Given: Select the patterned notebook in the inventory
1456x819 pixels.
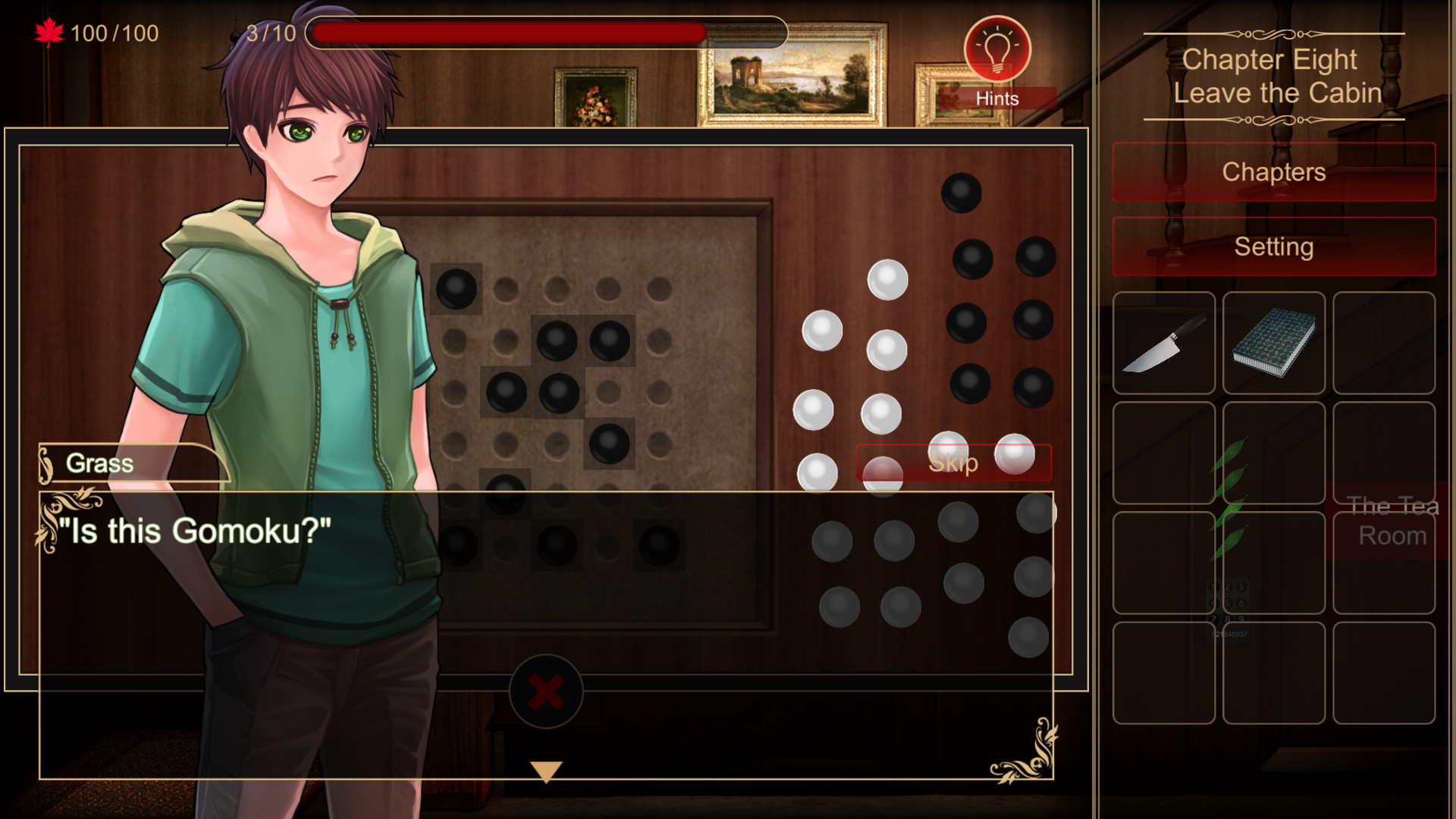Looking at the screenshot, I should tap(1273, 344).
